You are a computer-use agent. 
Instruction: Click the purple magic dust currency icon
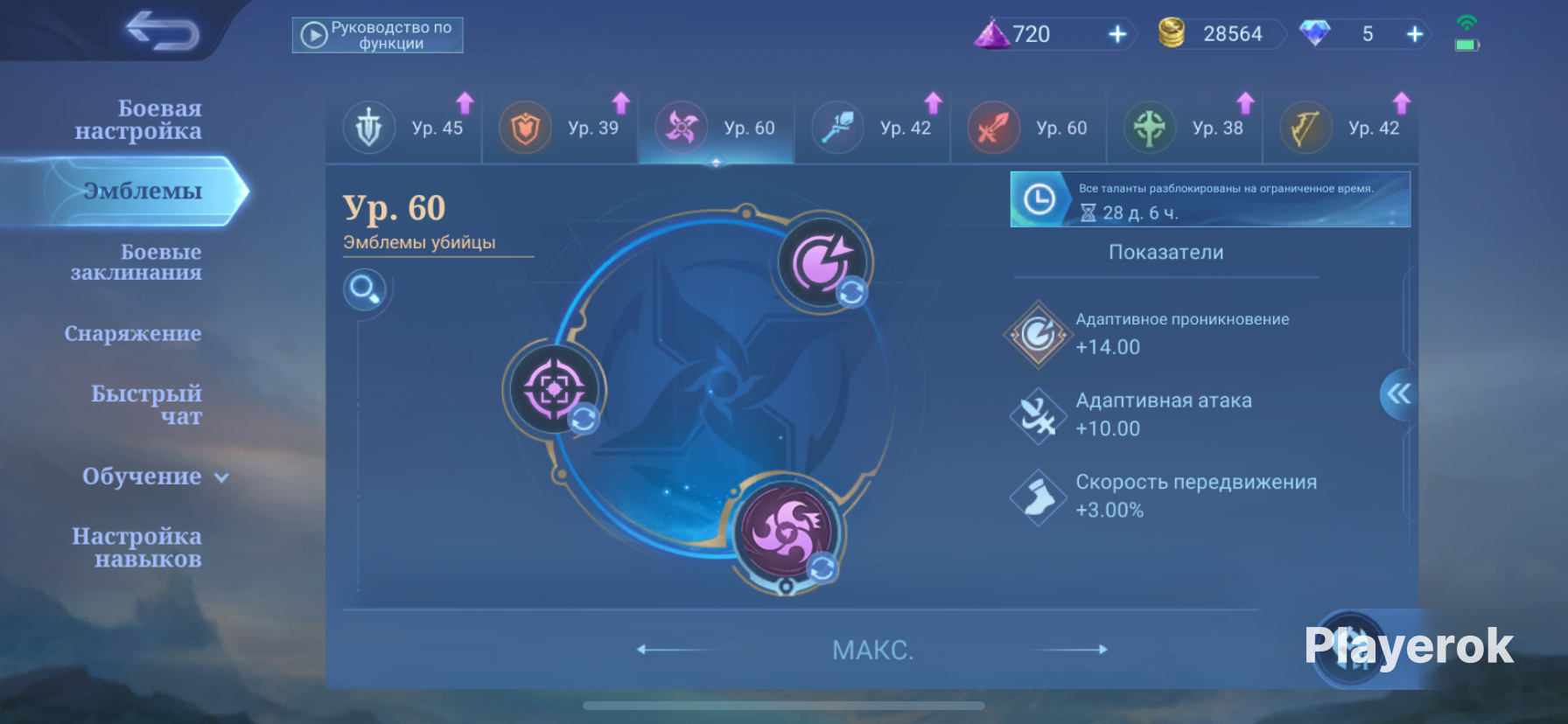(x=992, y=34)
